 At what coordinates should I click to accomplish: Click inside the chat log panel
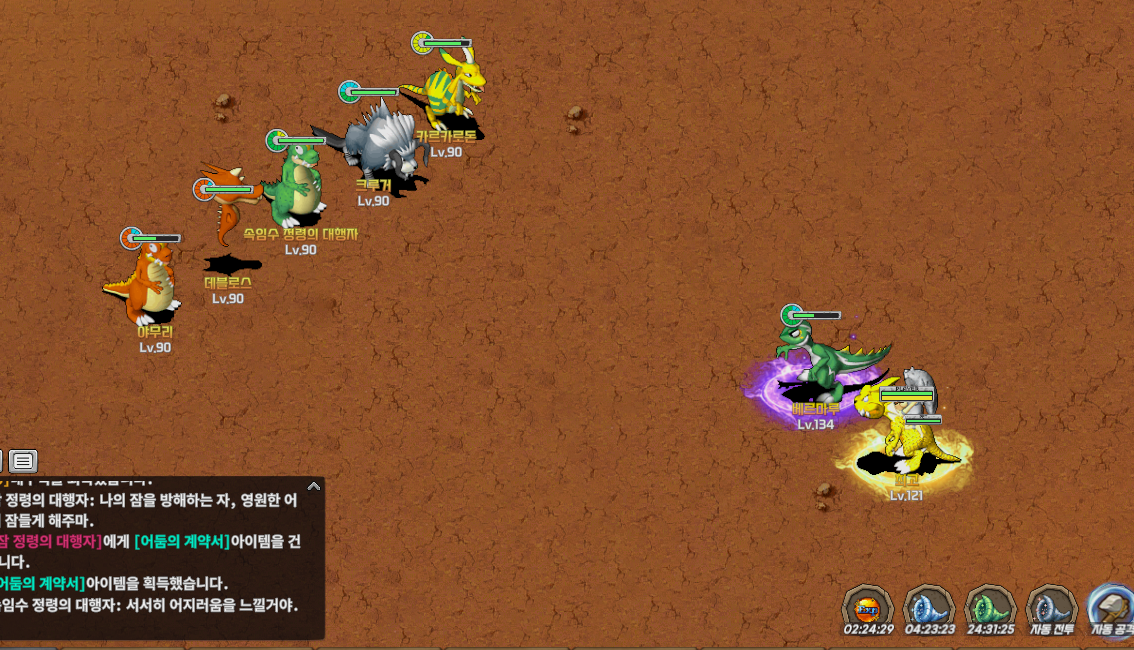160,560
